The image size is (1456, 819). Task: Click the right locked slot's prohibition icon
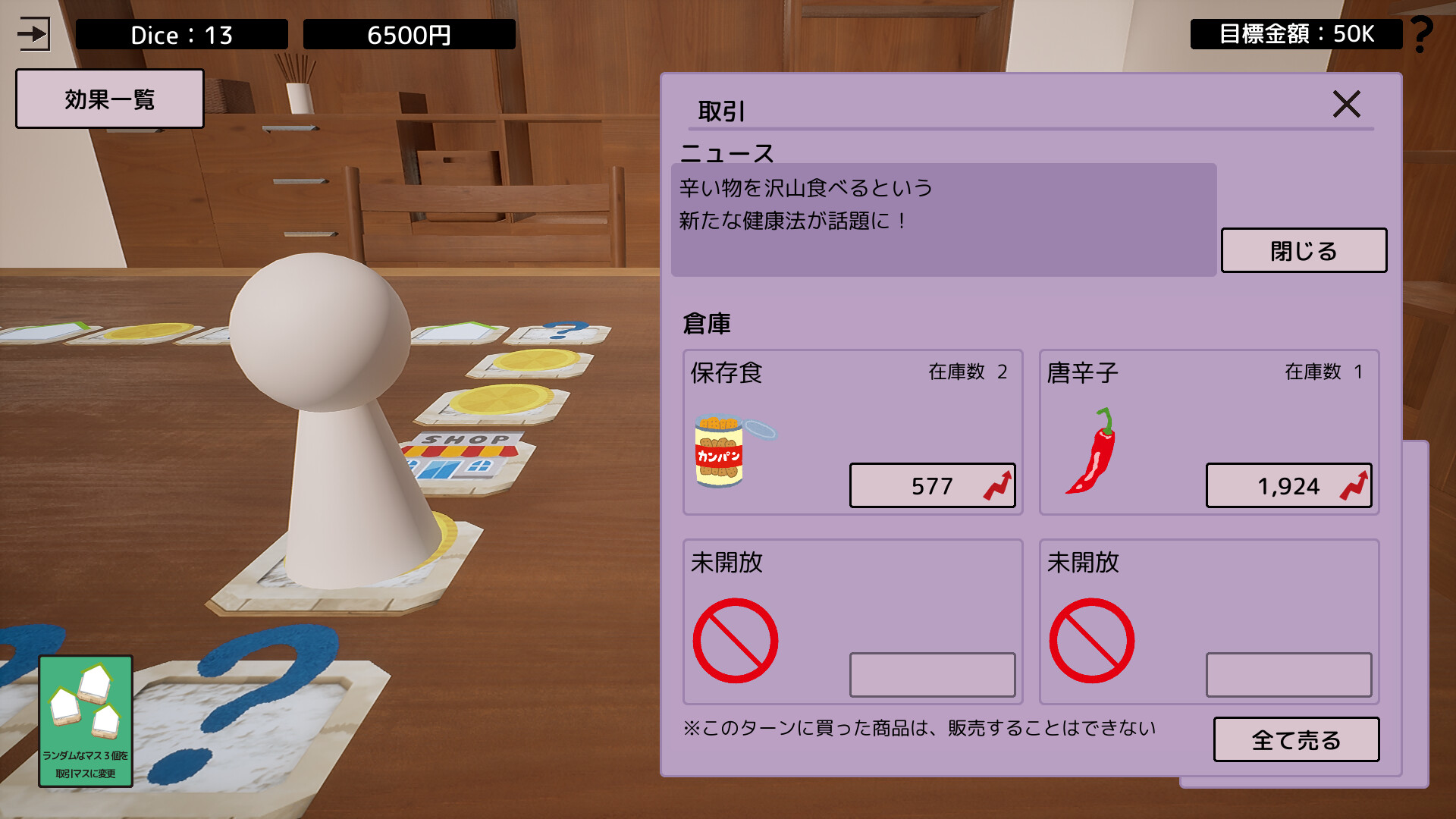click(1092, 639)
